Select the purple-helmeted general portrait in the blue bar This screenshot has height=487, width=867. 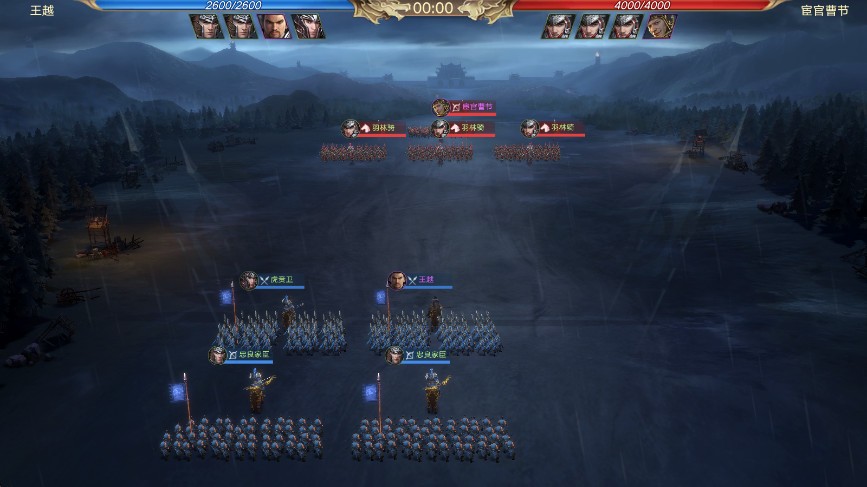click(309, 26)
